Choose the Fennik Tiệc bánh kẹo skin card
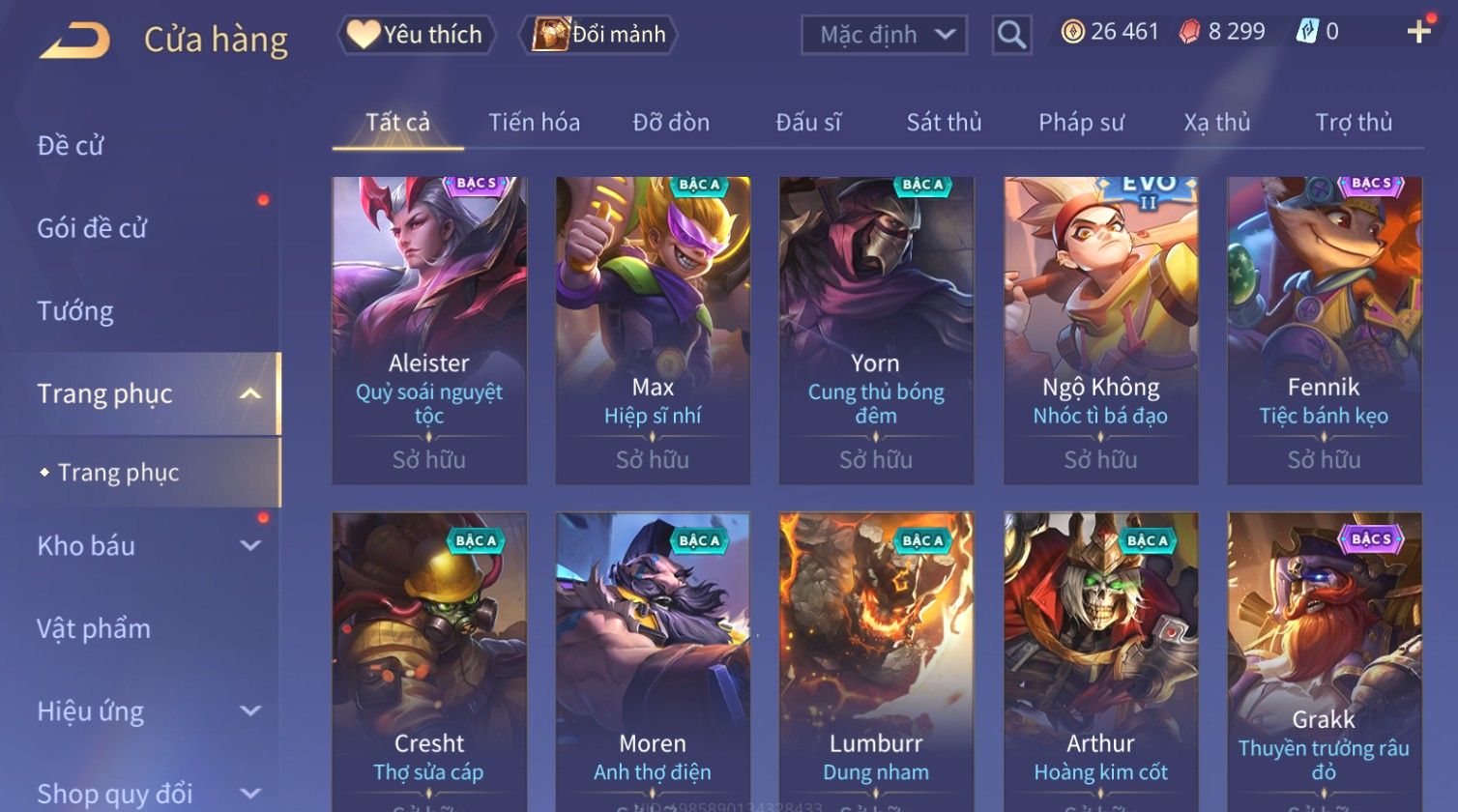 coord(1324,329)
